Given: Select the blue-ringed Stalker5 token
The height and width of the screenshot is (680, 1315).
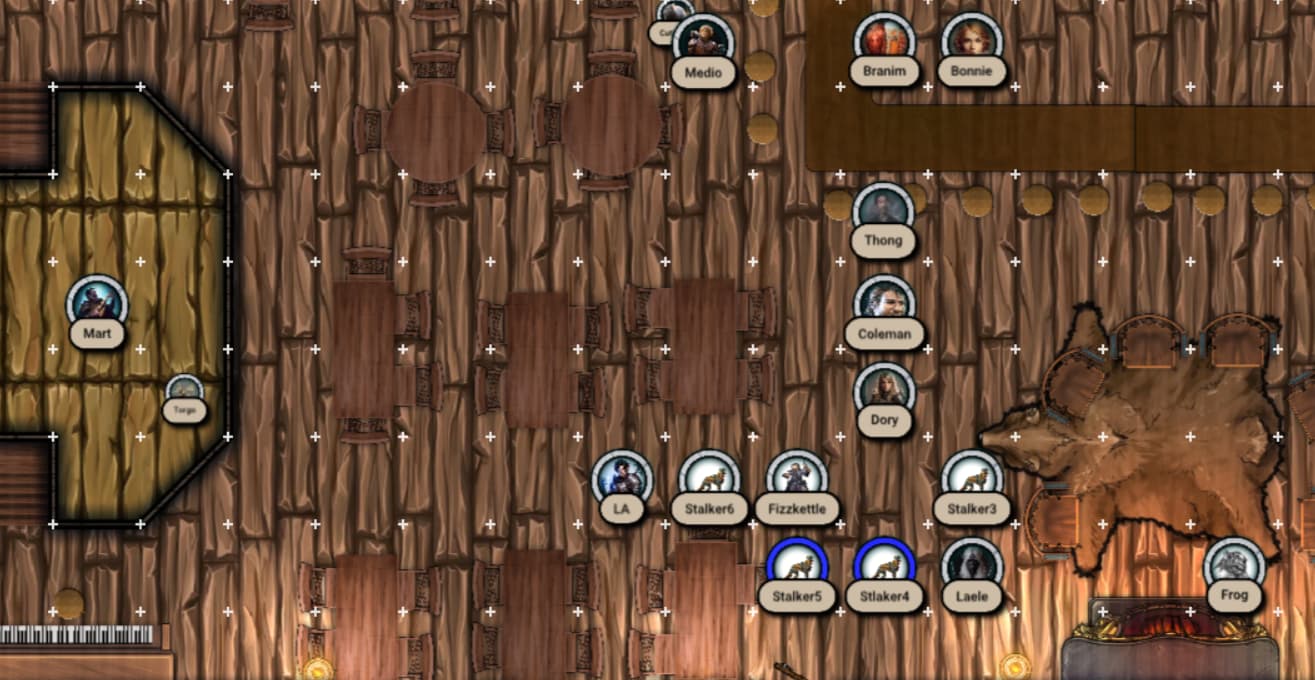Looking at the screenshot, I should click(797, 567).
